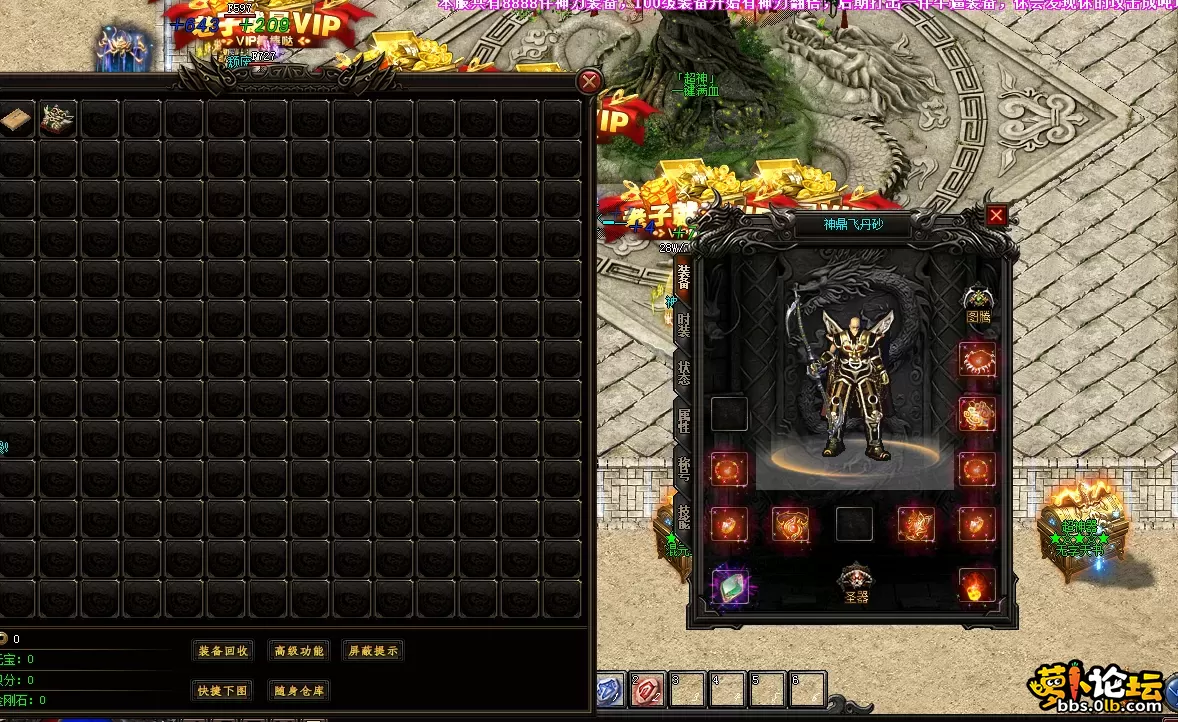Open the 状态 status tab

tap(684, 372)
